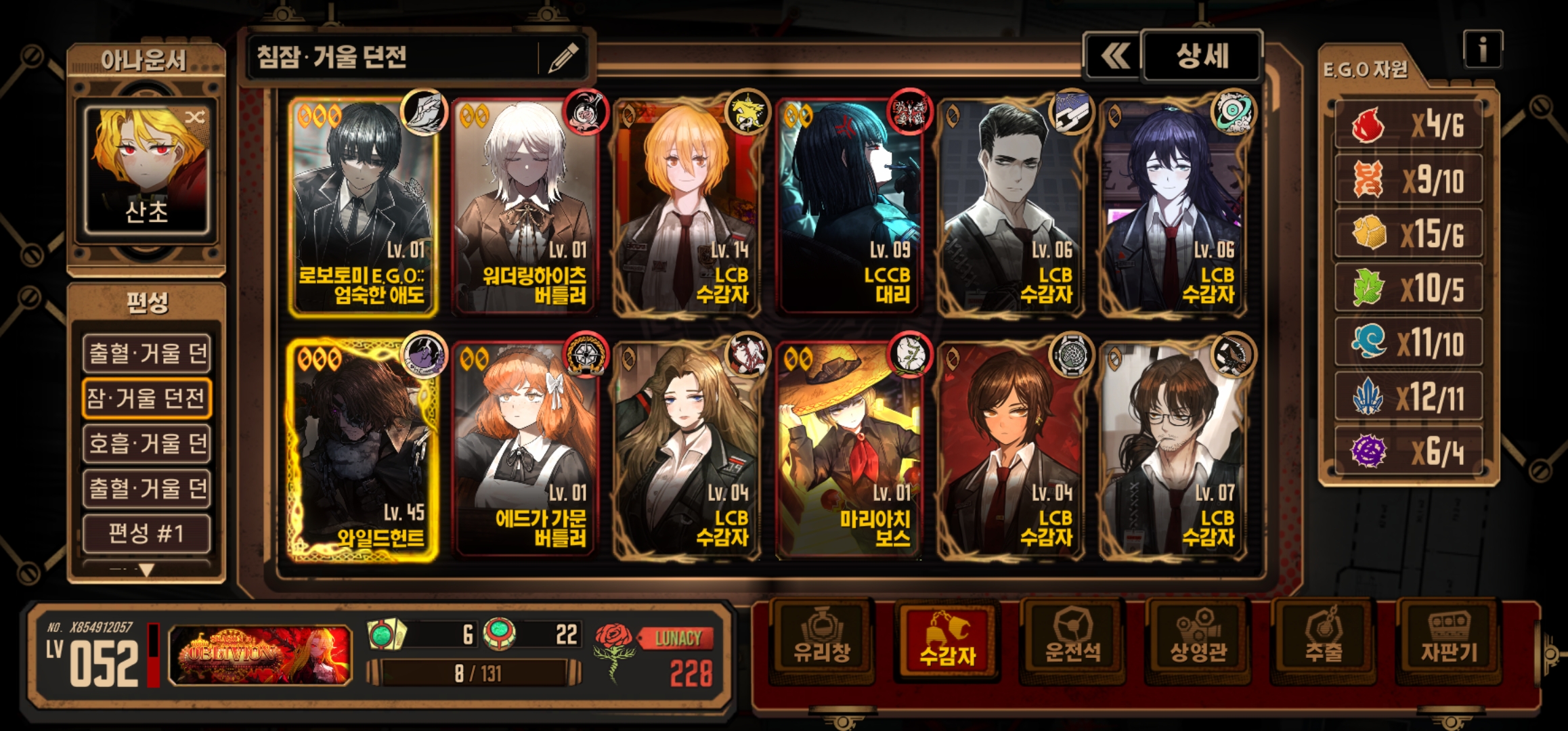The height and width of the screenshot is (731, 1568).
Task: Click the double-arrow collapse button
Action: pos(1114,56)
